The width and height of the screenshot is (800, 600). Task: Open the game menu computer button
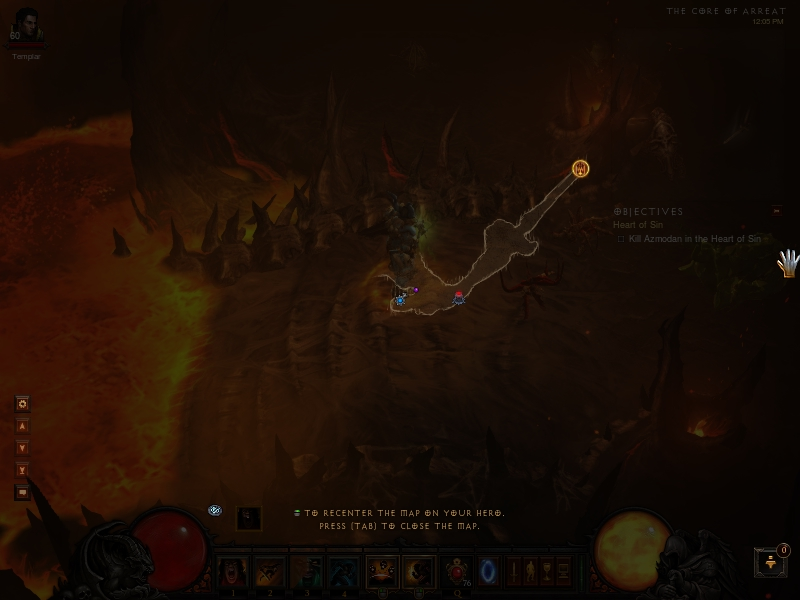(x=563, y=572)
